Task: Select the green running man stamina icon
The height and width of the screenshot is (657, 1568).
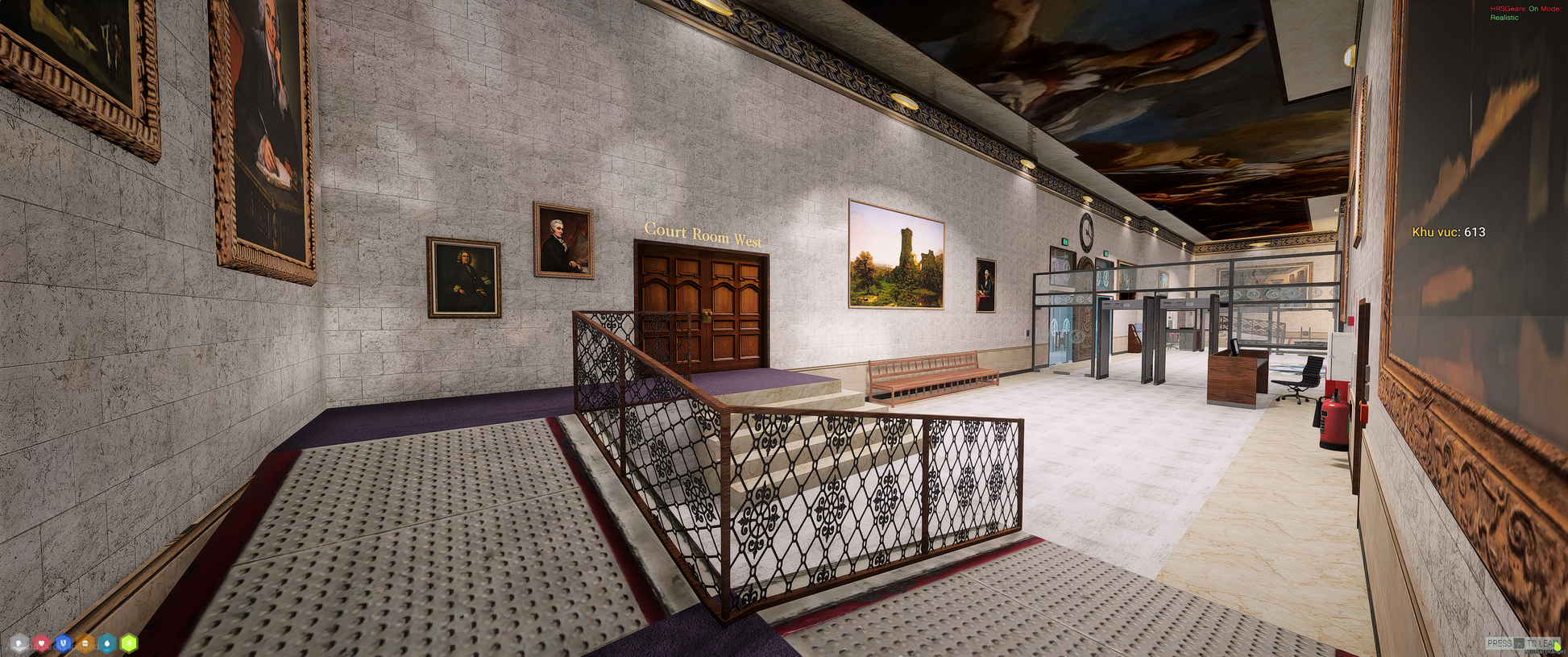Action: 129,643
